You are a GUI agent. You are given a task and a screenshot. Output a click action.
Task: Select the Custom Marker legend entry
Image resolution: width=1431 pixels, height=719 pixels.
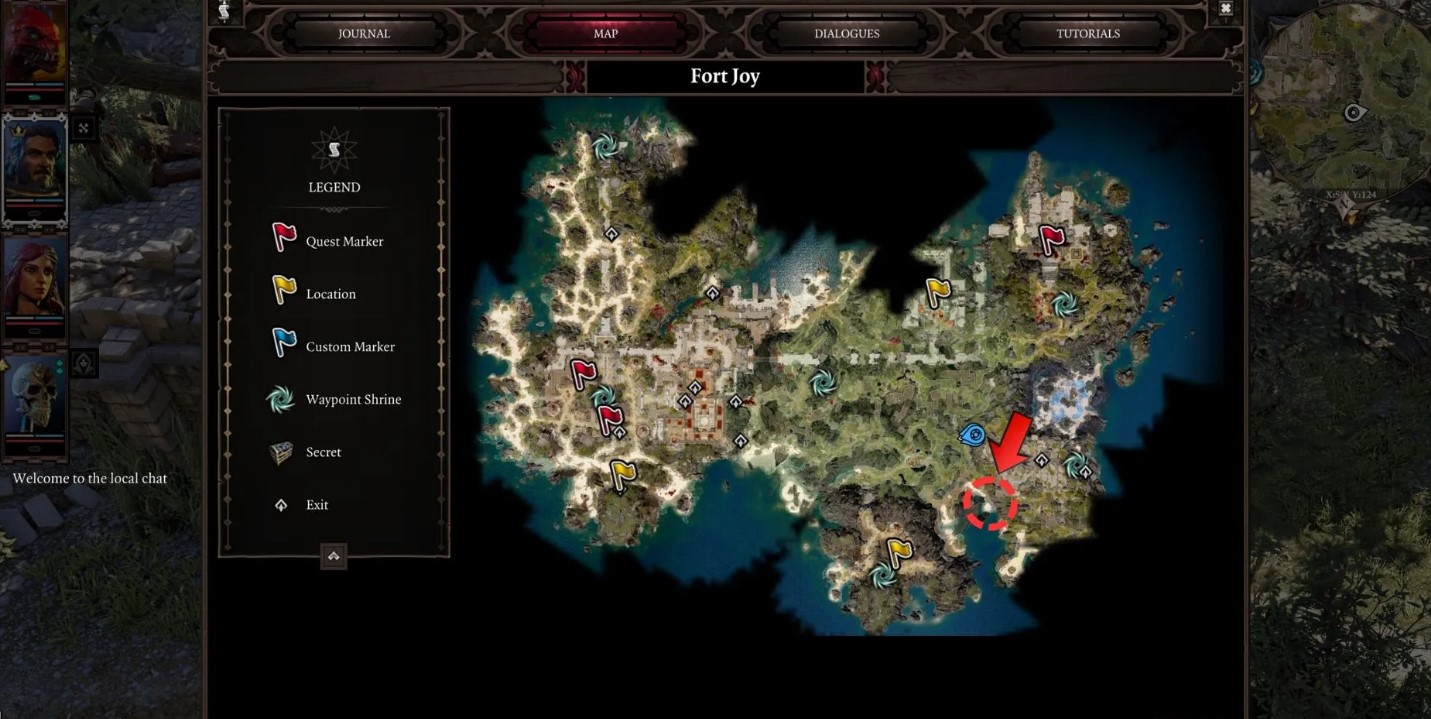click(350, 347)
